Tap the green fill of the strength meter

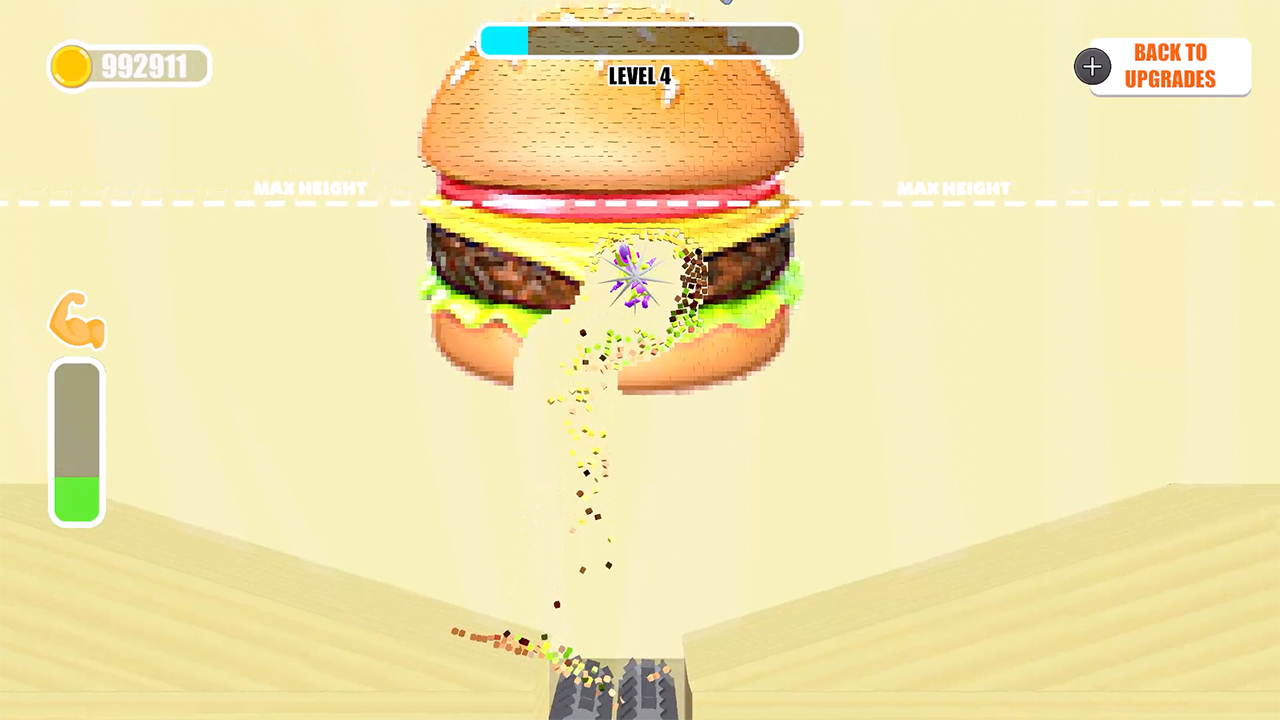77,495
